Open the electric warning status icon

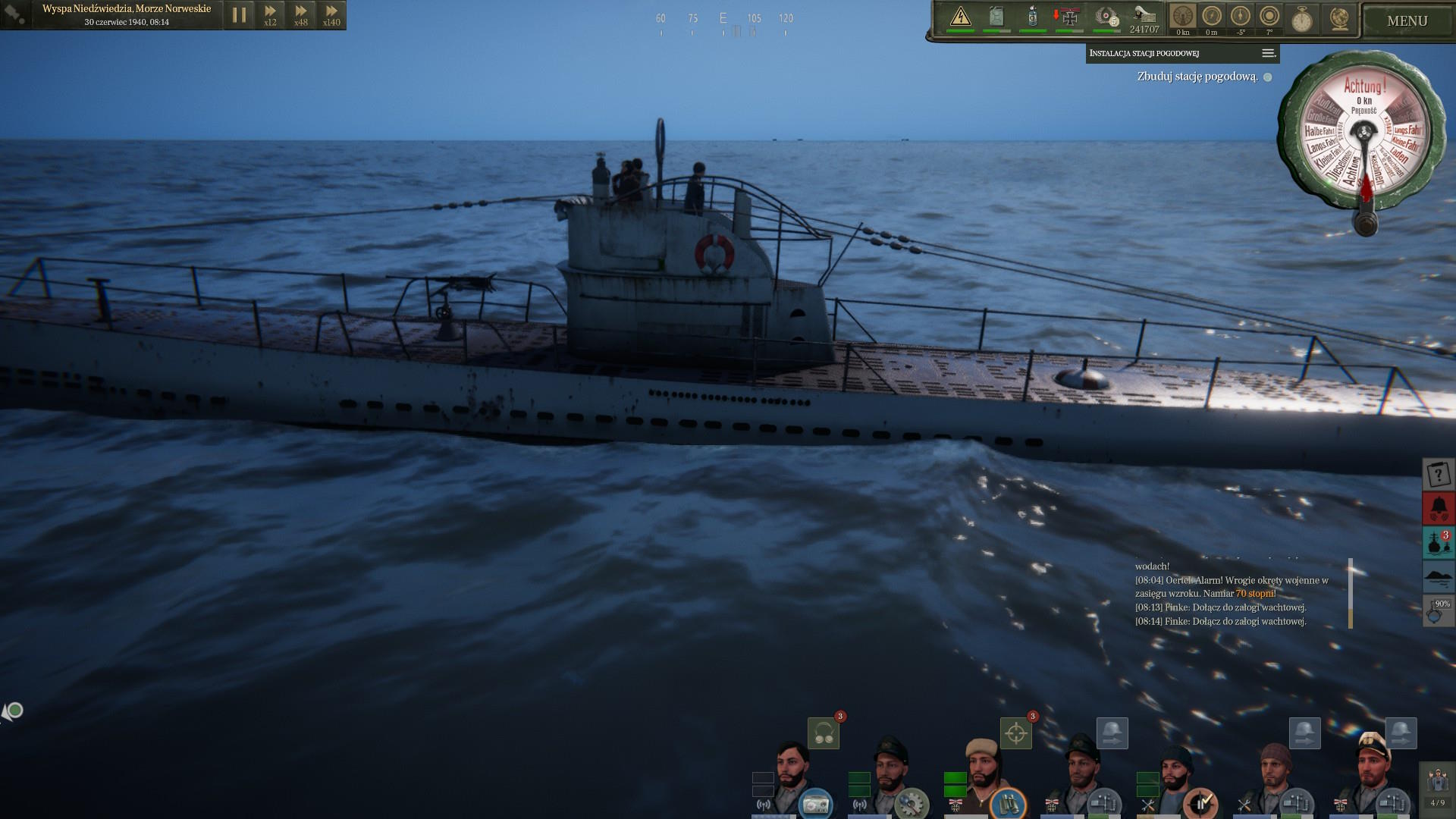pos(960,17)
